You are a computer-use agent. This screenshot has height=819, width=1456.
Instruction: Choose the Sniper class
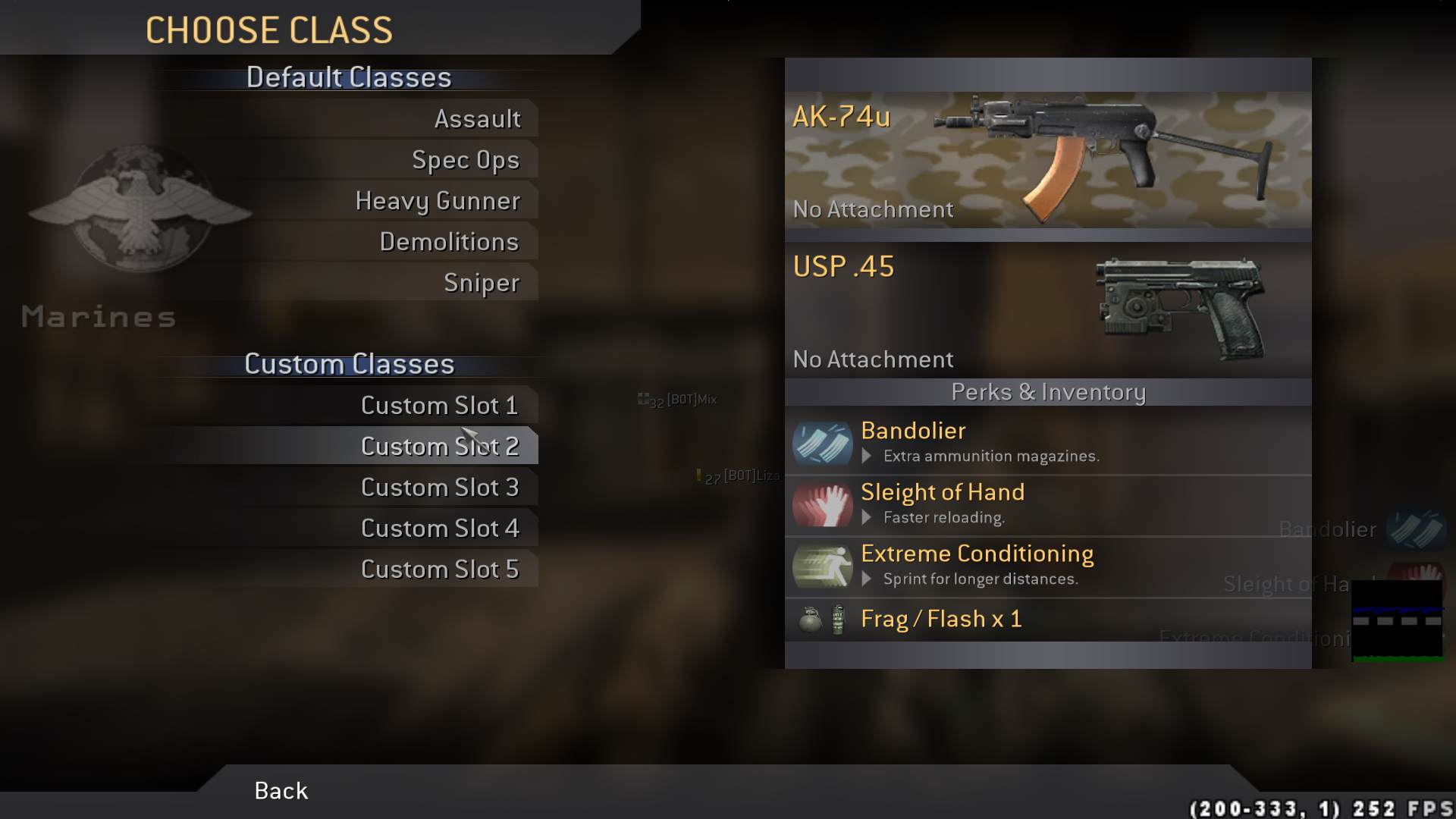pos(482,283)
